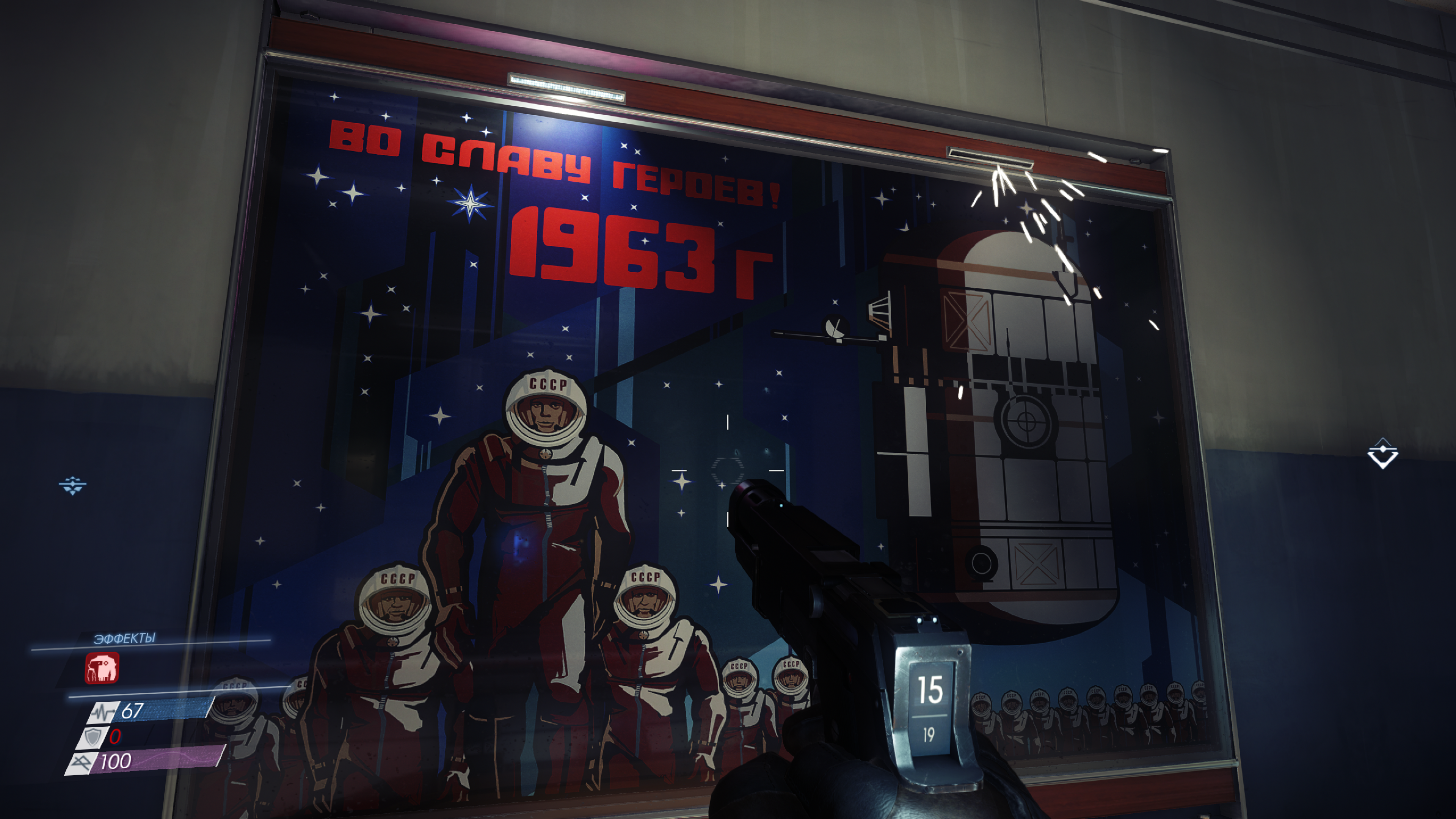Screen dimensions: 1456x819
Task: Click the red status effect icon under Эффекты
Action: (x=102, y=667)
